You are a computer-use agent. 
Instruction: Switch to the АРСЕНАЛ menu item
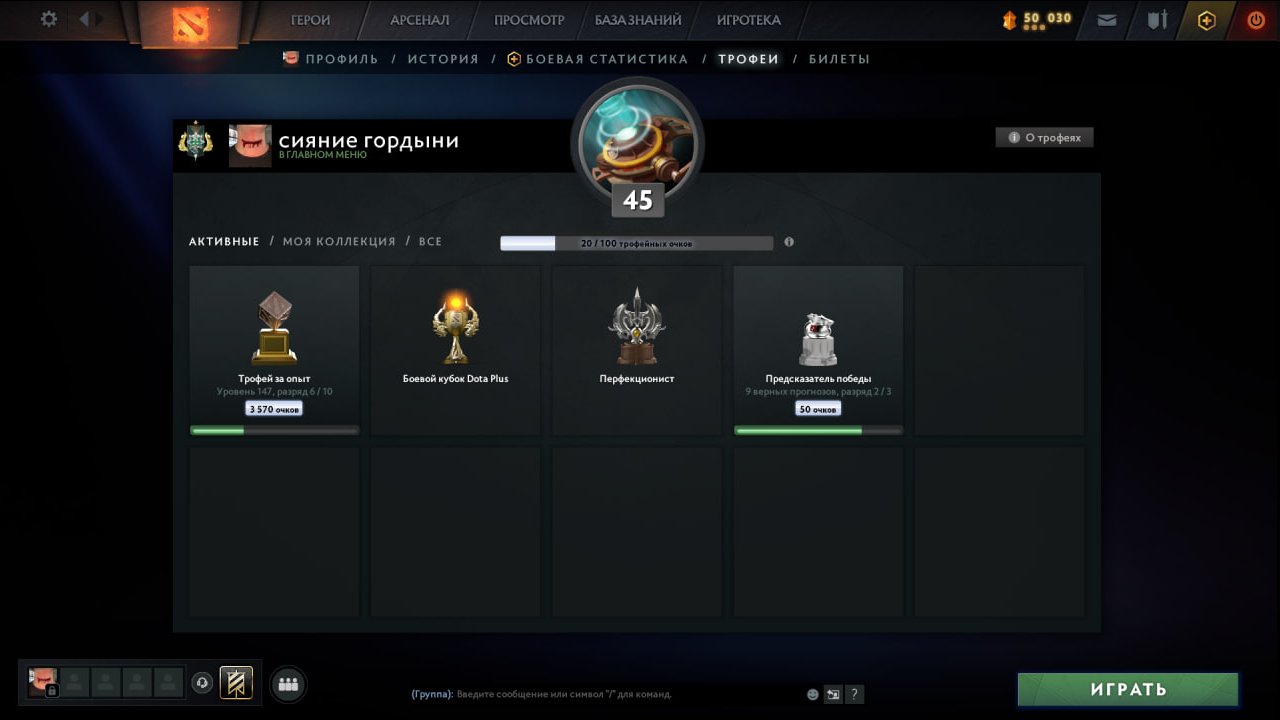click(417, 19)
